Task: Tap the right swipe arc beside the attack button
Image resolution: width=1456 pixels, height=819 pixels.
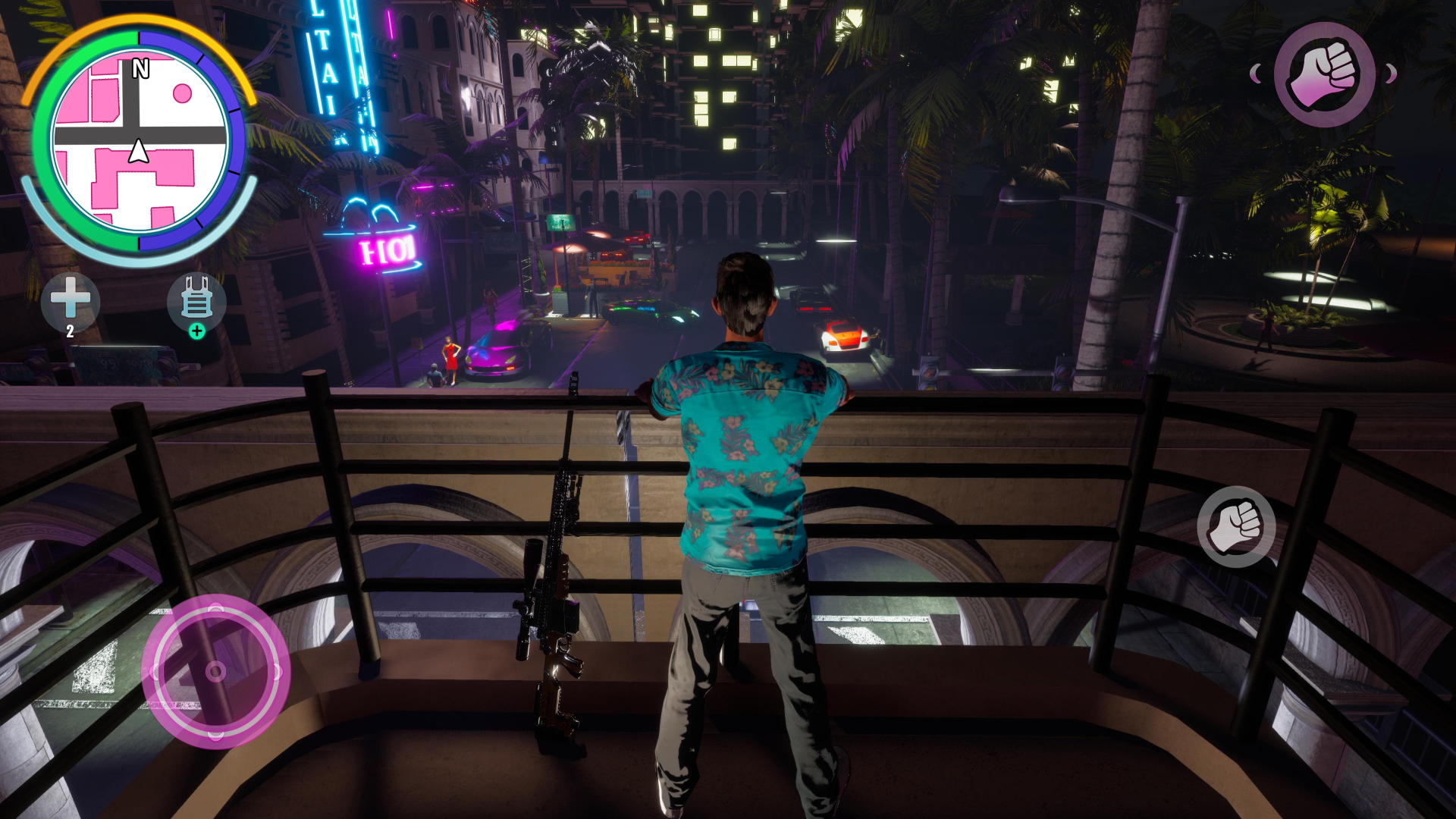Action: point(1391,74)
